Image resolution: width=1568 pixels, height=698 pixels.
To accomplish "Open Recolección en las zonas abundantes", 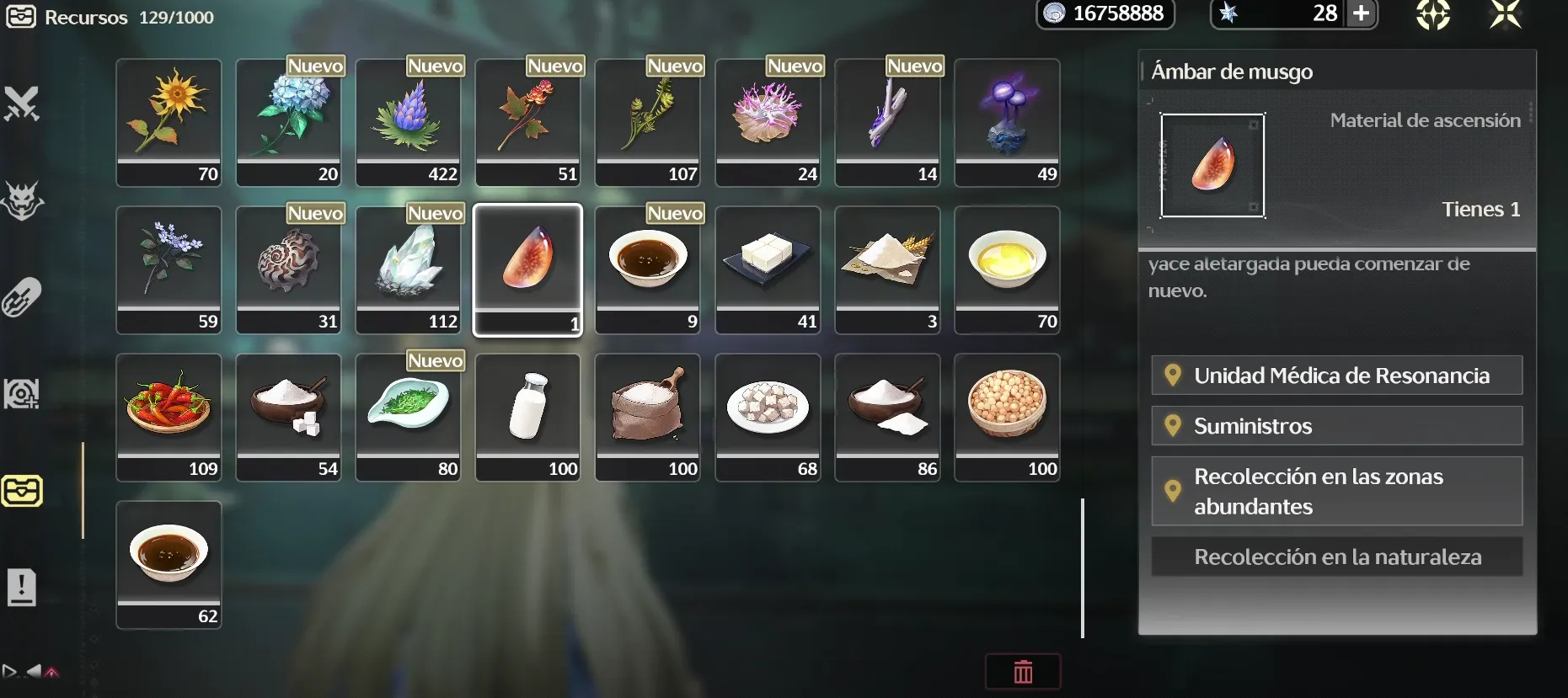I will (x=1336, y=491).
